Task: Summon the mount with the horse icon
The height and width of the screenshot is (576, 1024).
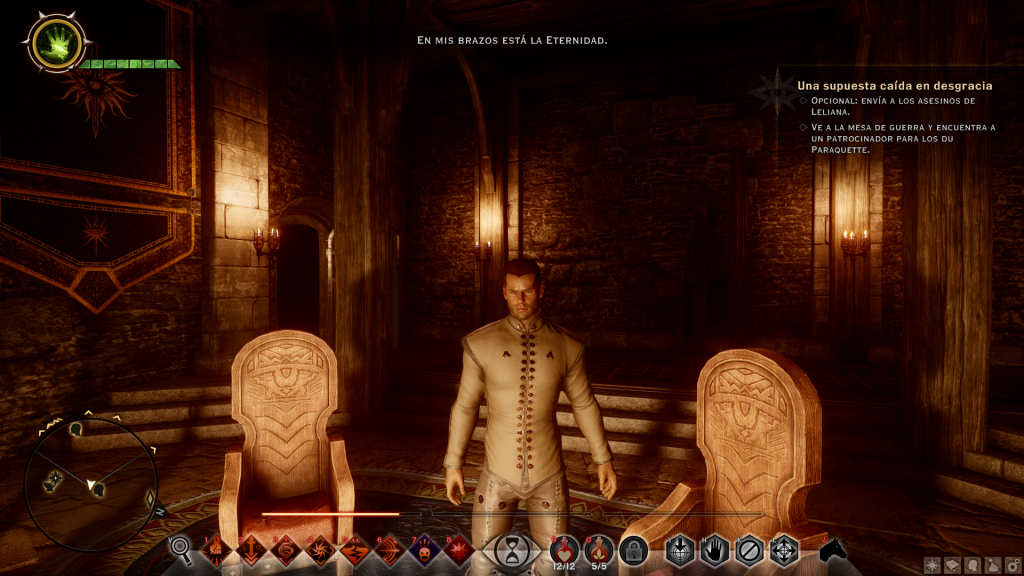Action: pyautogui.click(x=831, y=549)
